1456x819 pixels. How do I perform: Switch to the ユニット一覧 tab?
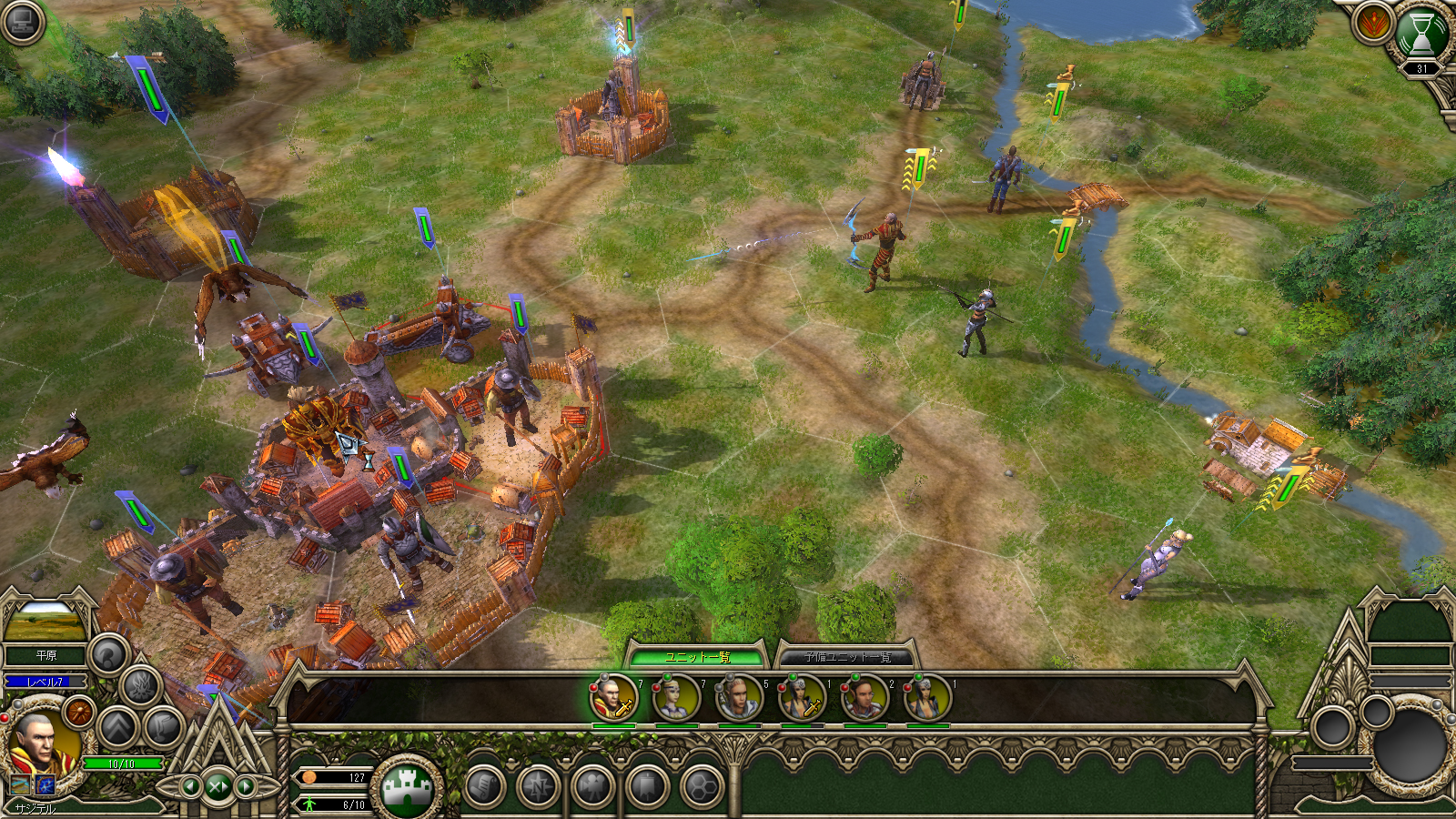click(x=697, y=657)
